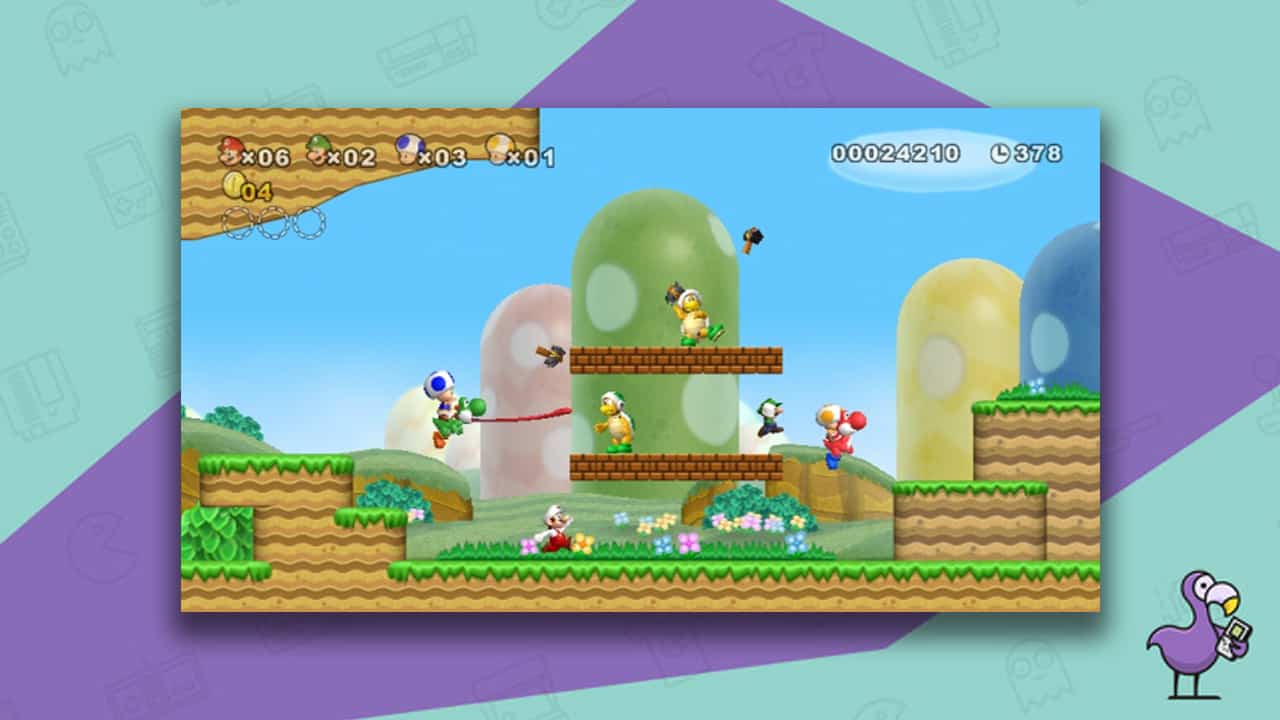The image size is (1280, 720).
Task: Toggle the third Star Coin chain slot
Action: click(x=311, y=222)
